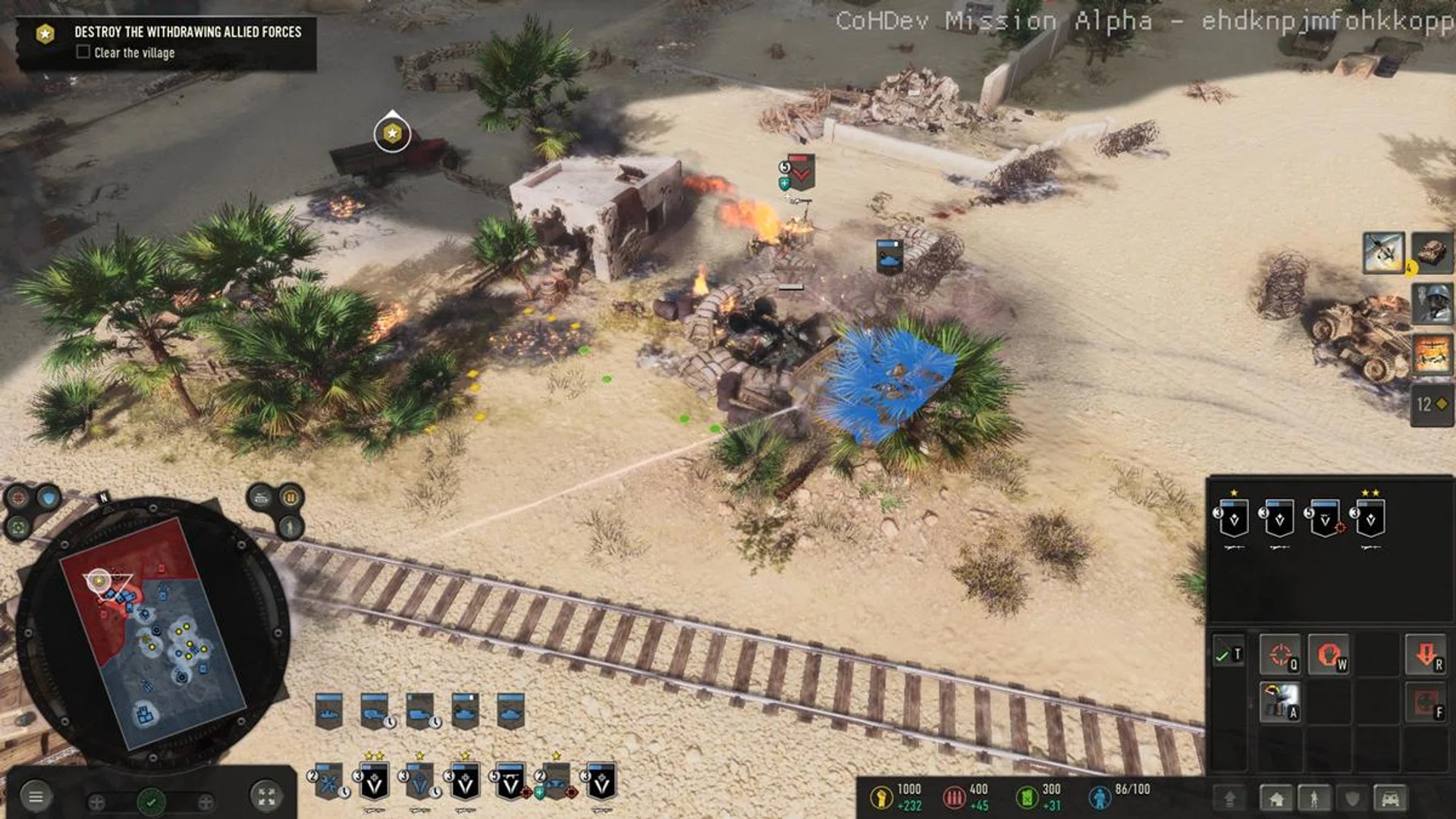
Task: Click the blue shield button above minimap
Action: 49,498
